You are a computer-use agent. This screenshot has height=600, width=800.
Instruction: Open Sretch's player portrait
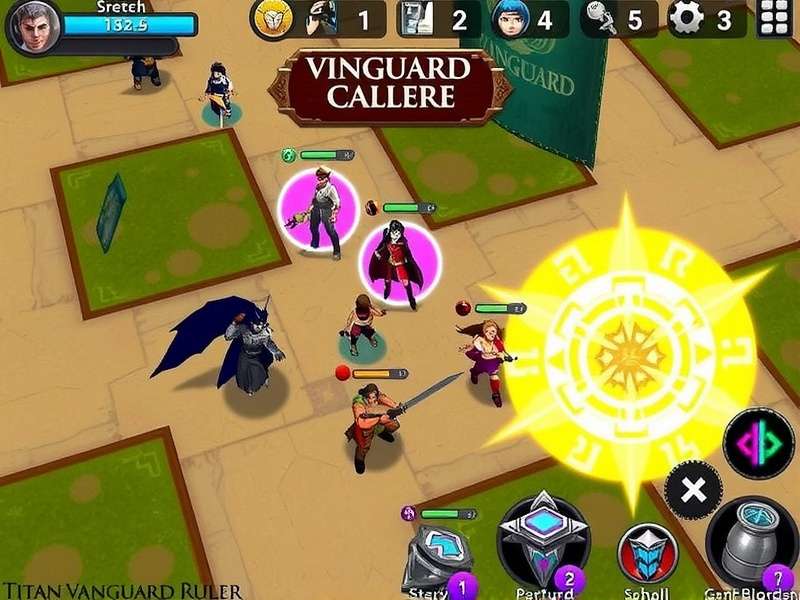[32, 26]
